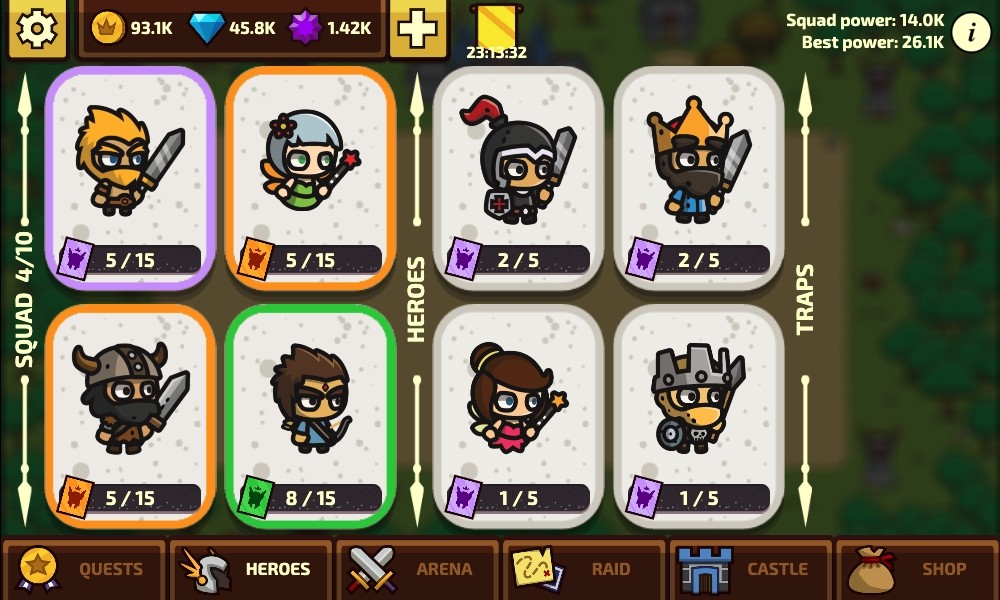Pick the black knight with red plume
1000x600 pixels.
pos(518,178)
